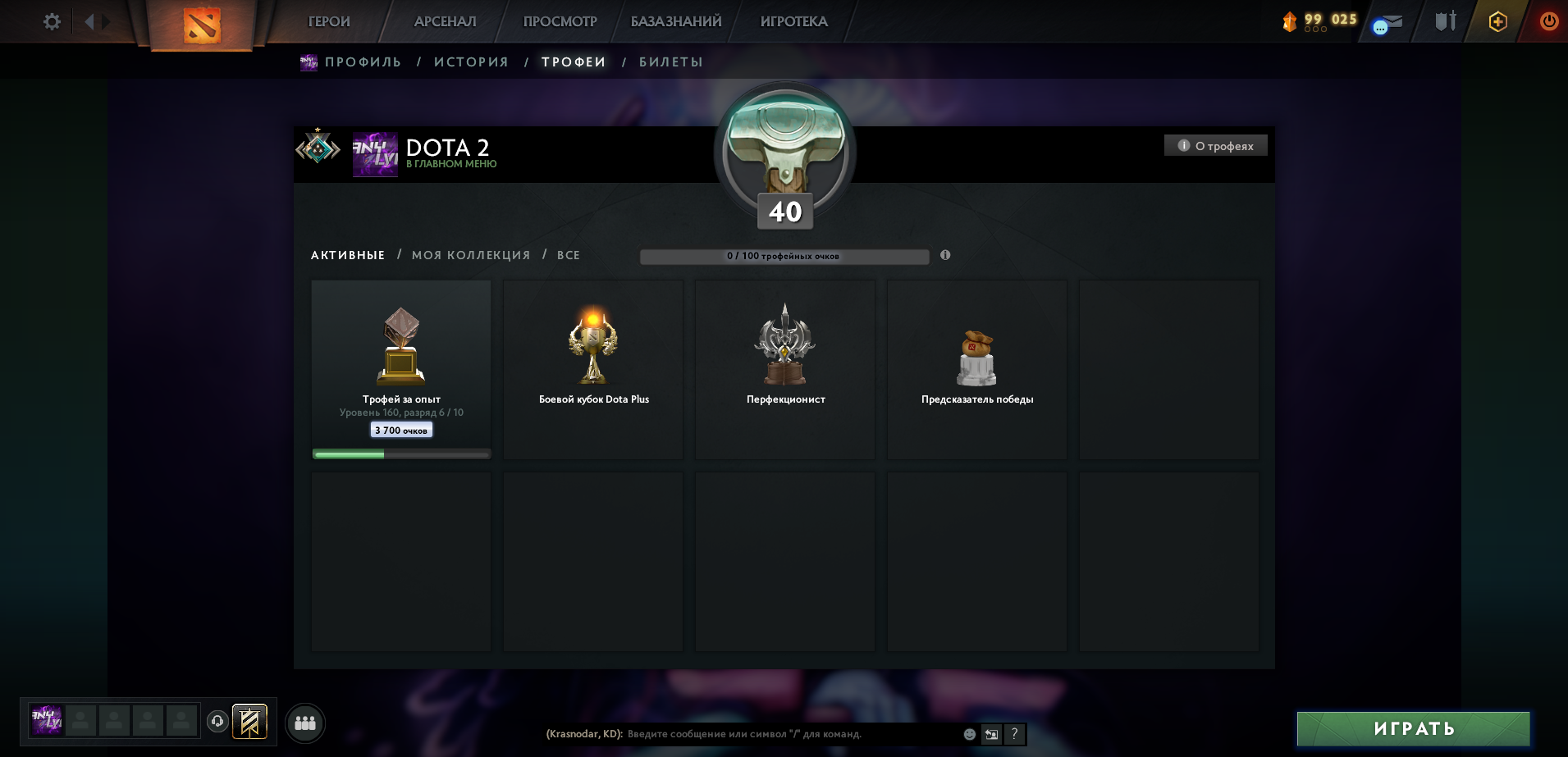This screenshot has height=757, width=1568.
Task: Select the Перфекционист trophy
Action: [784, 369]
